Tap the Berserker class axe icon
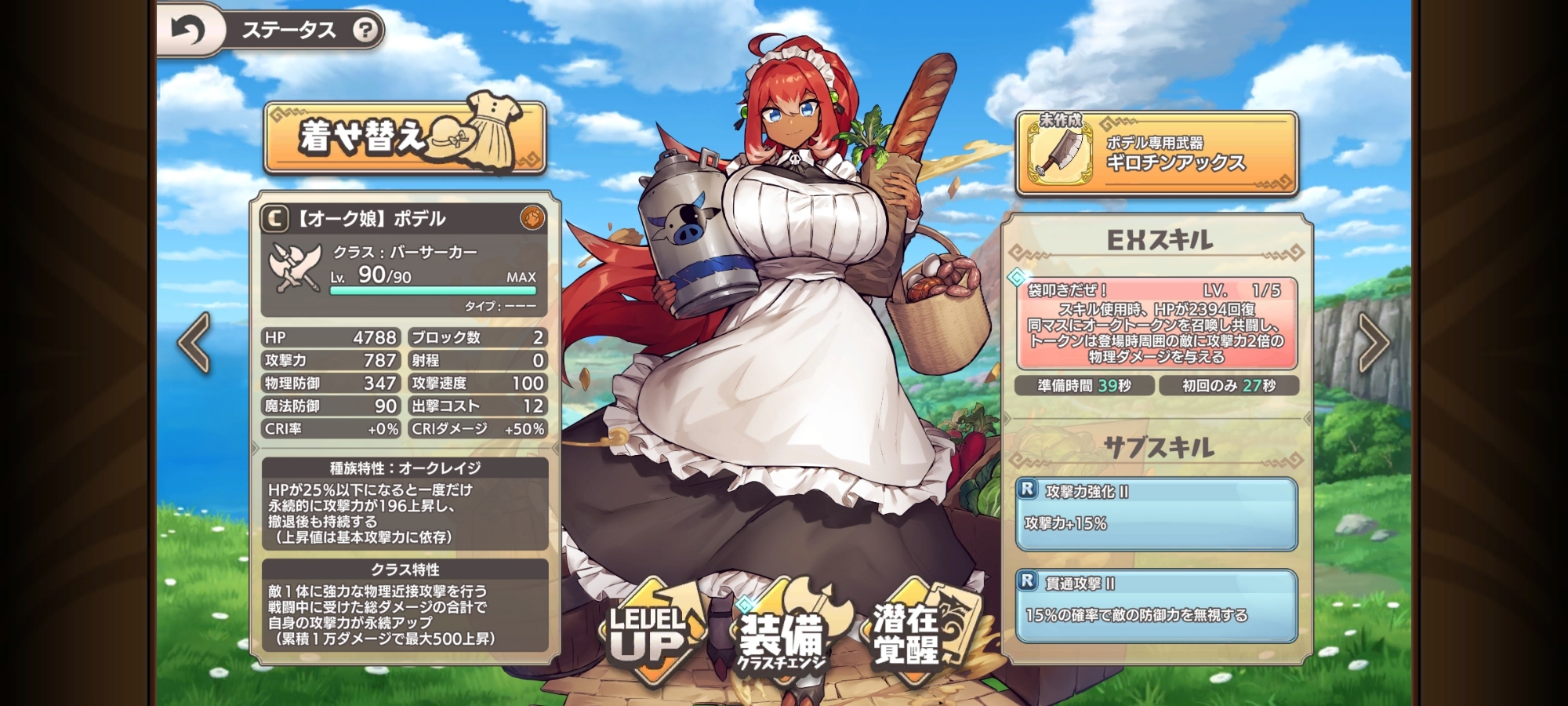Screen dimensions: 1568x706 [x=295, y=267]
